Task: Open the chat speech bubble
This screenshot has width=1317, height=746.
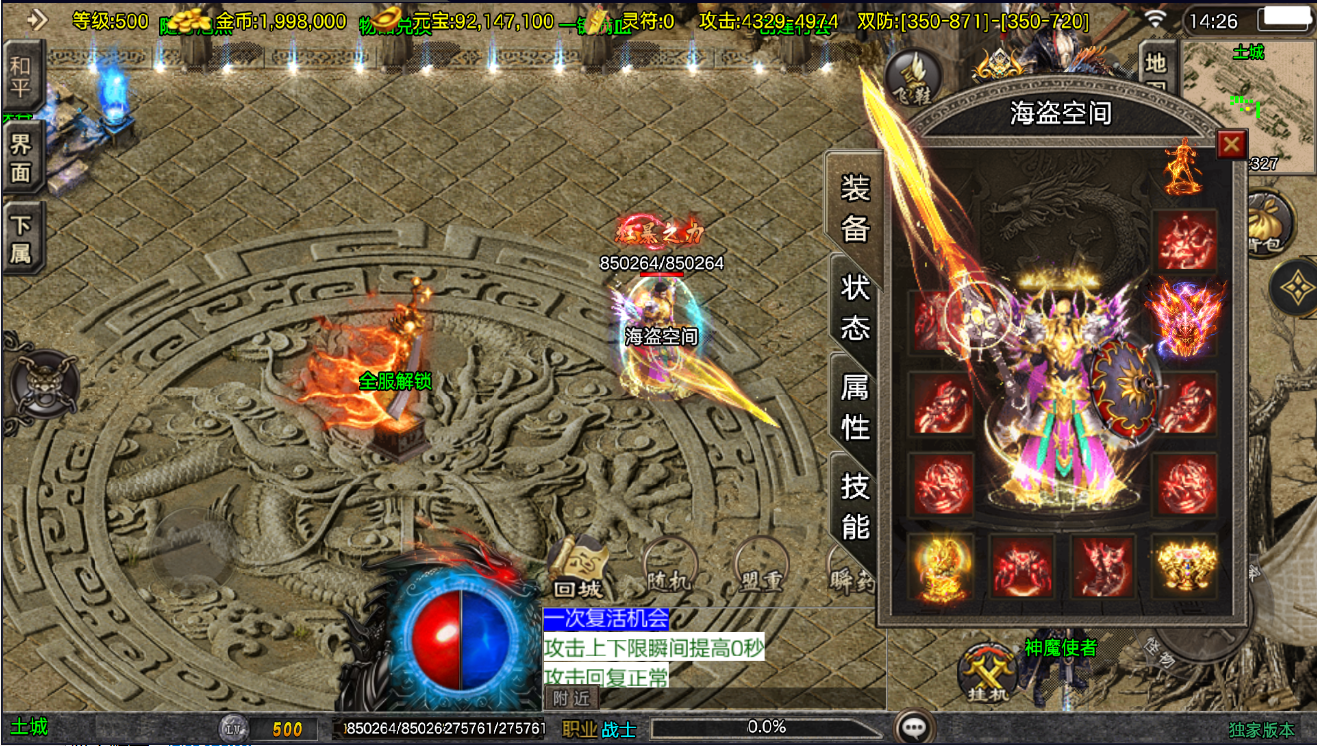Action: [911, 727]
